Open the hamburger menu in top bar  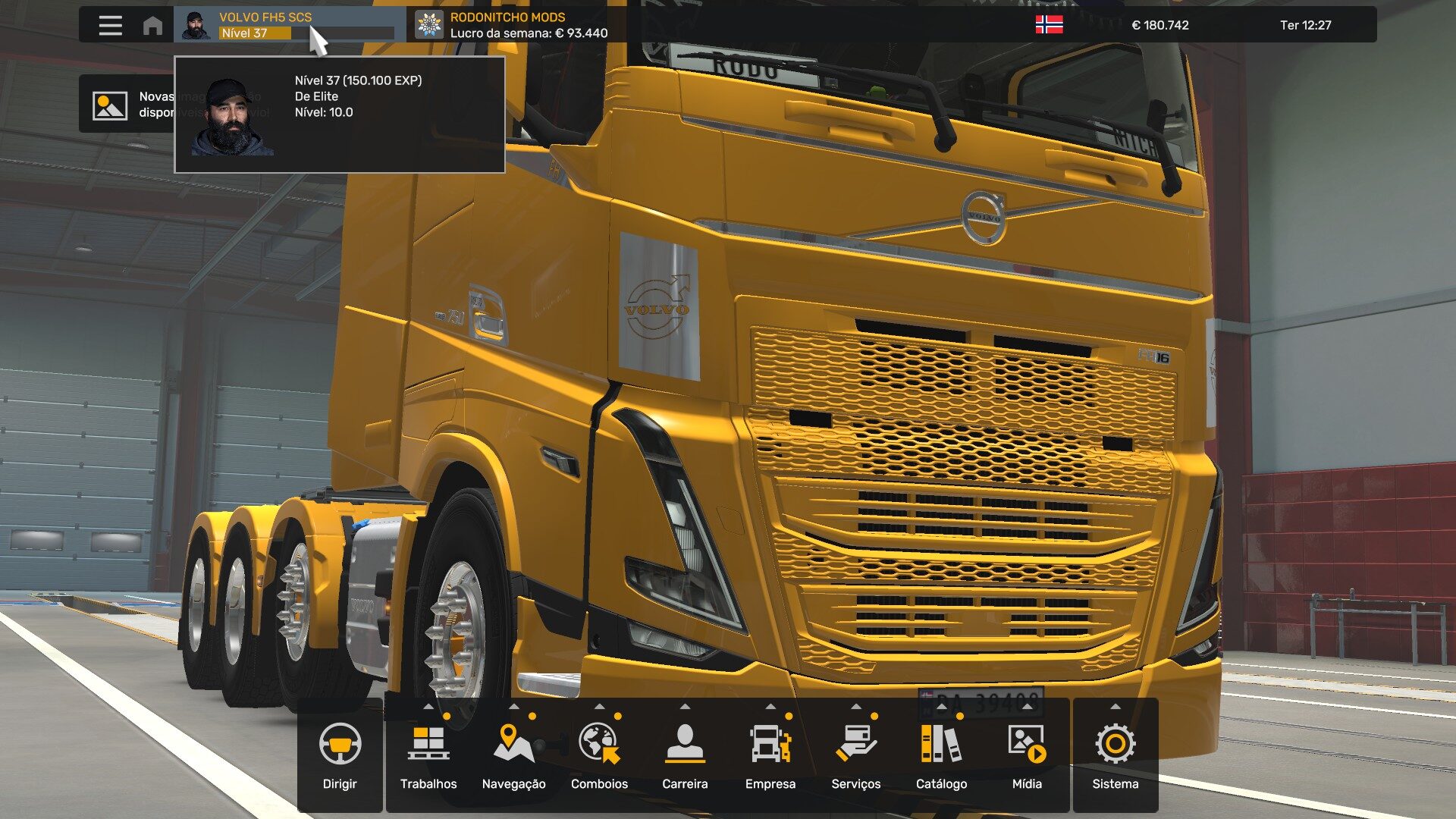[110, 25]
